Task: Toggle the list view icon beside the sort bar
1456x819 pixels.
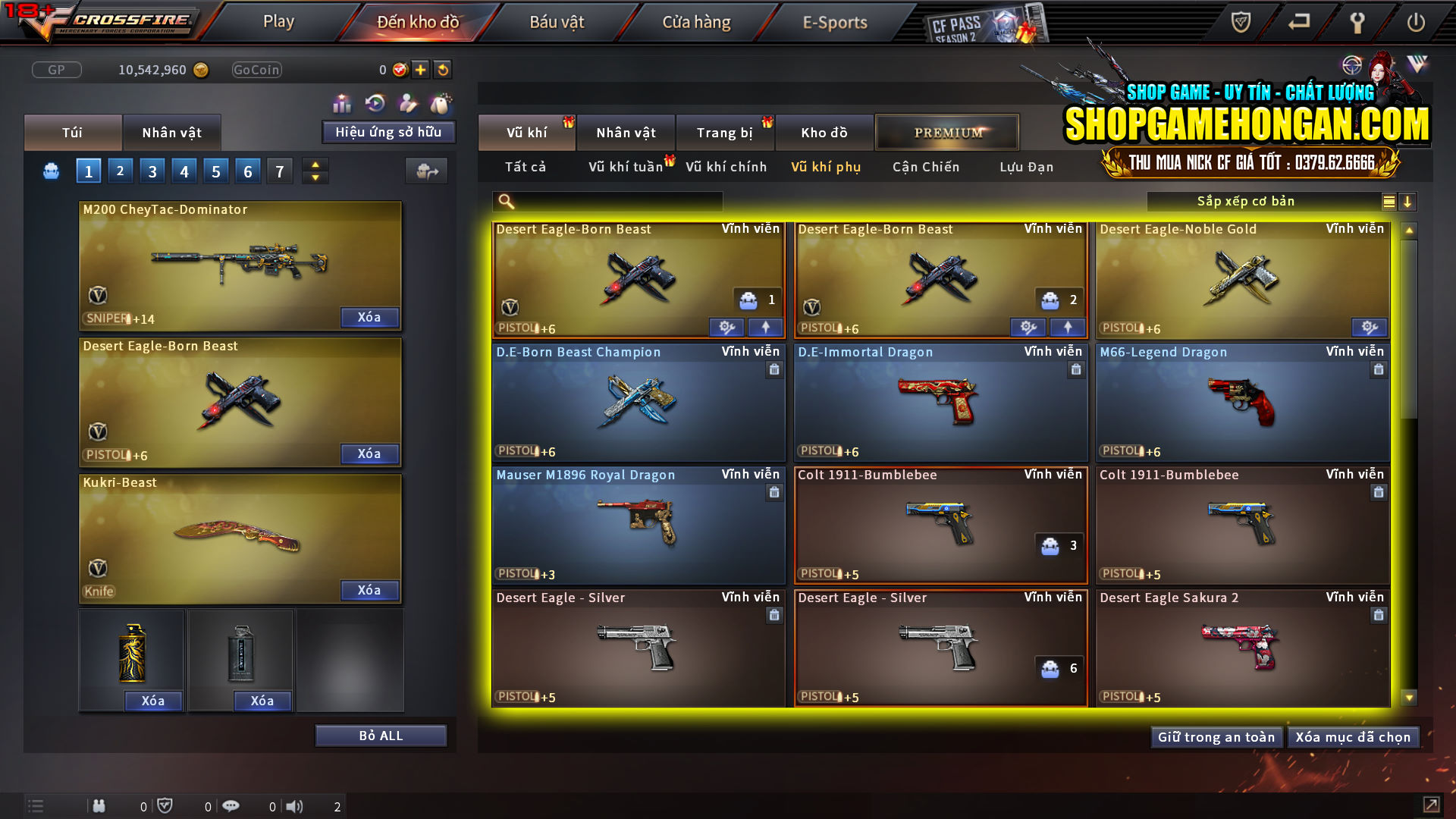Action: pos(1388,201)
